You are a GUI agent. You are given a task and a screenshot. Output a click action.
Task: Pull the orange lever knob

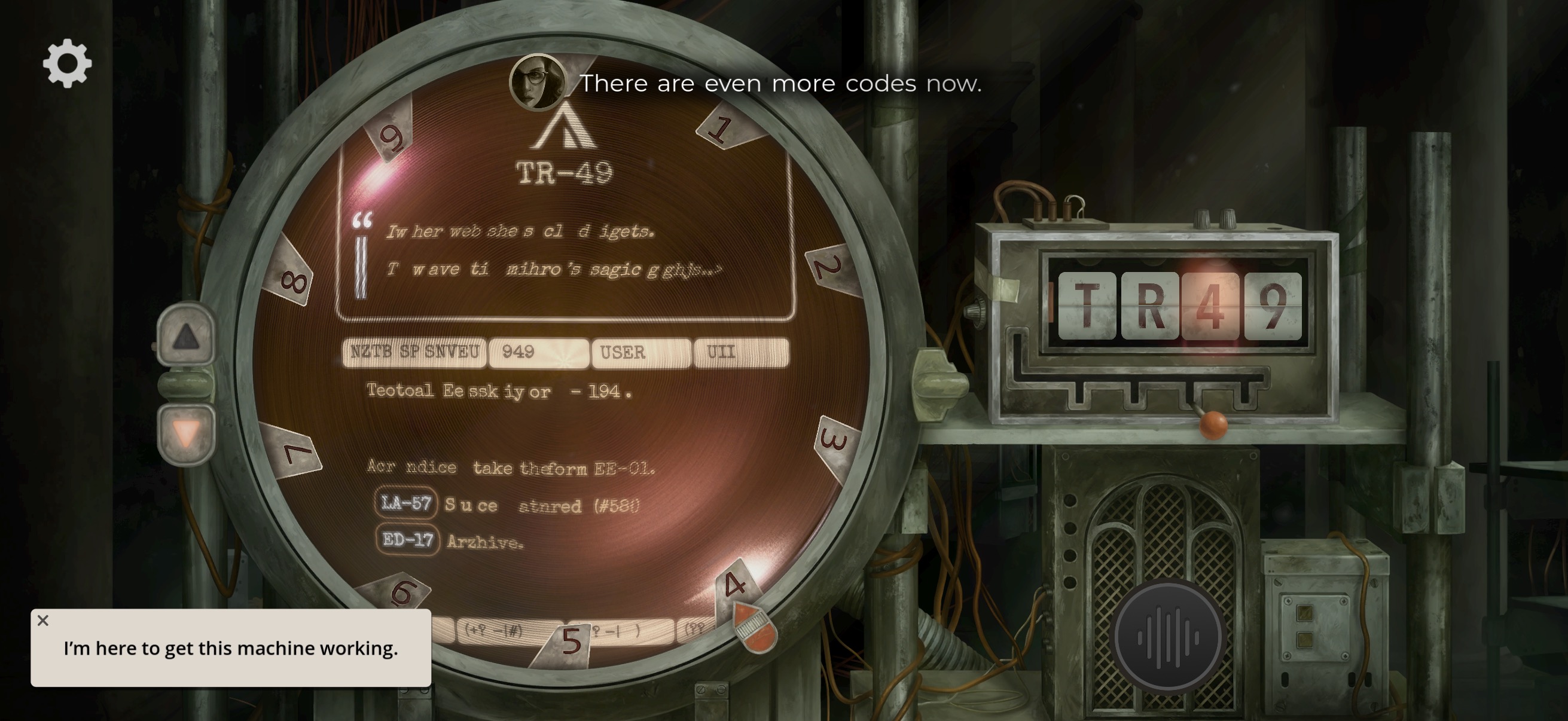(x=1213, y=423)
